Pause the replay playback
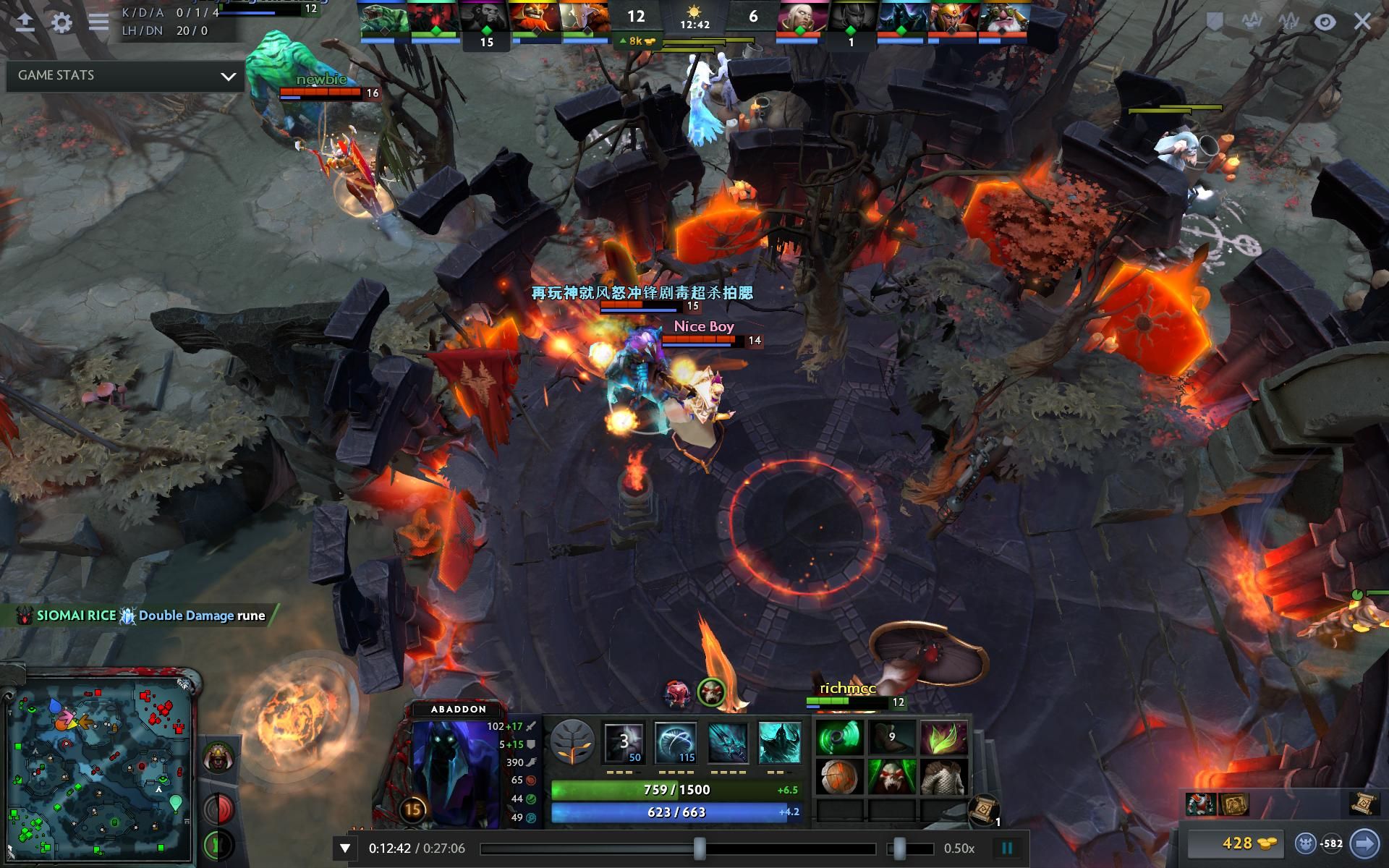 click(1006, 848)
